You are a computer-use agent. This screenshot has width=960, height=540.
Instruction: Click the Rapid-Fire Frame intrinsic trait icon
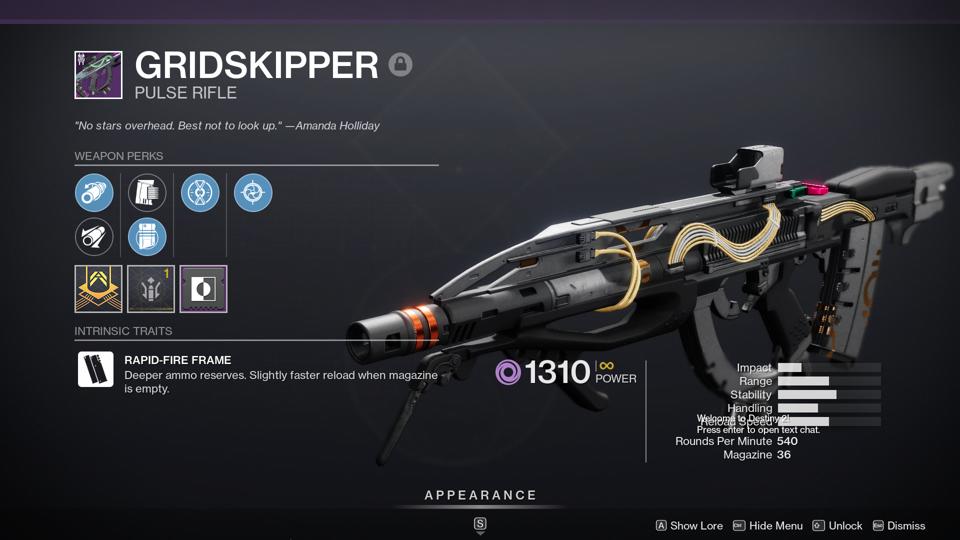(x=96, y=369)
